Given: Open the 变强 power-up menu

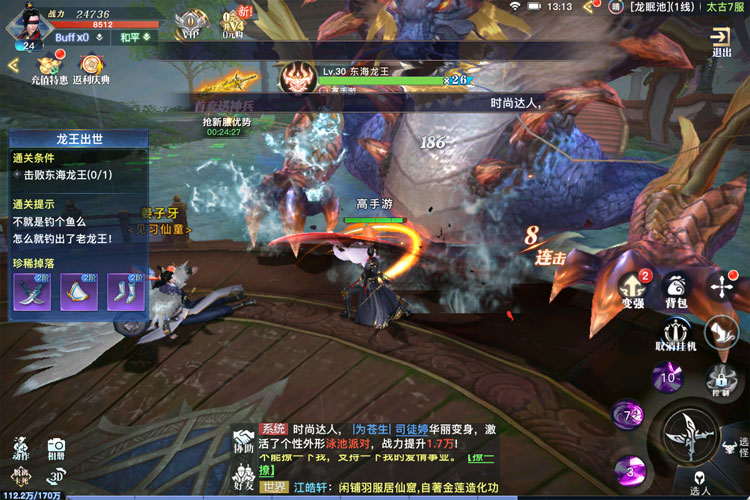Looking at the screenshot, I should (632, 288).
